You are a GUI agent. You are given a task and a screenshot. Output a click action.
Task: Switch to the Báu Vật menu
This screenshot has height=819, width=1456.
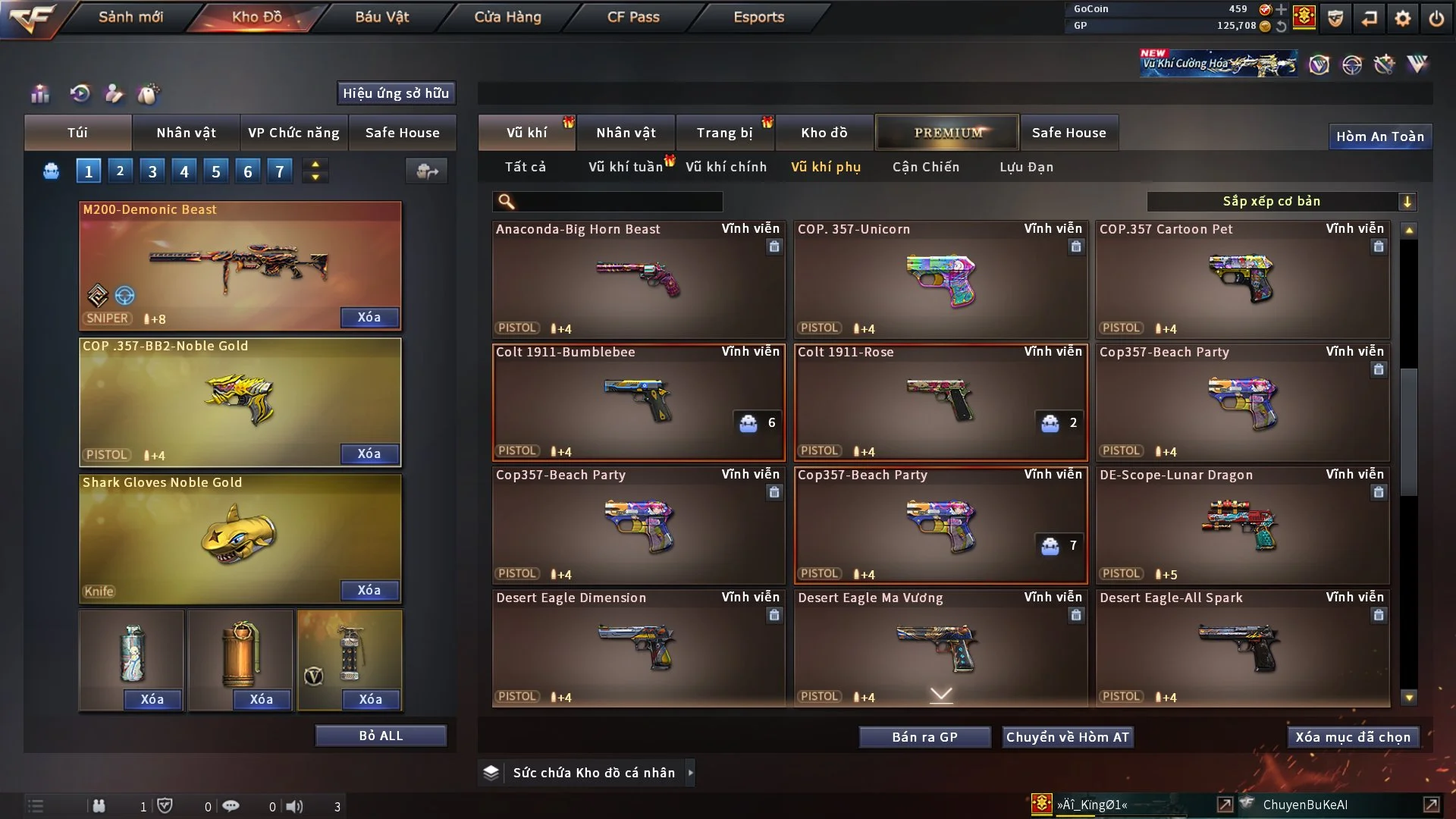[x=382, y=17]
